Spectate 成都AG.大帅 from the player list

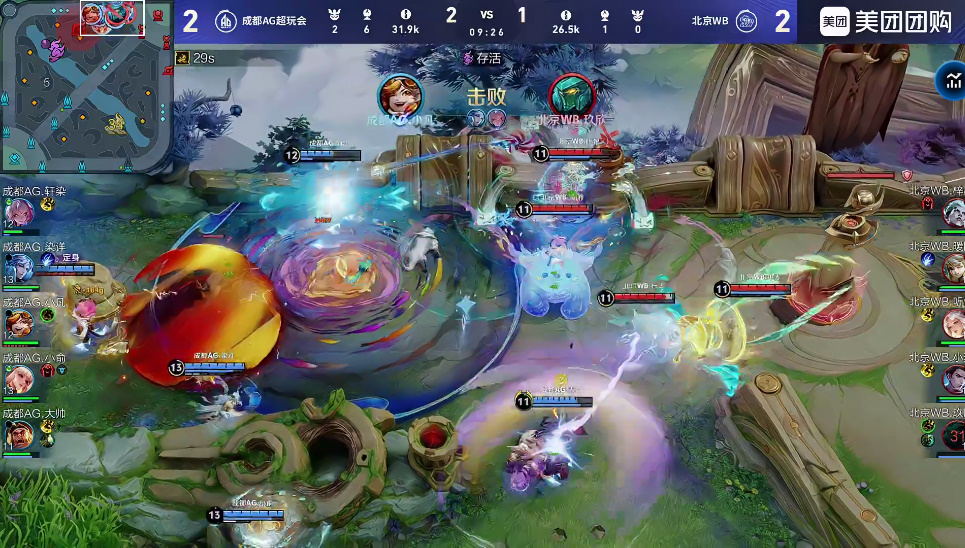click(x=19, y=435)
